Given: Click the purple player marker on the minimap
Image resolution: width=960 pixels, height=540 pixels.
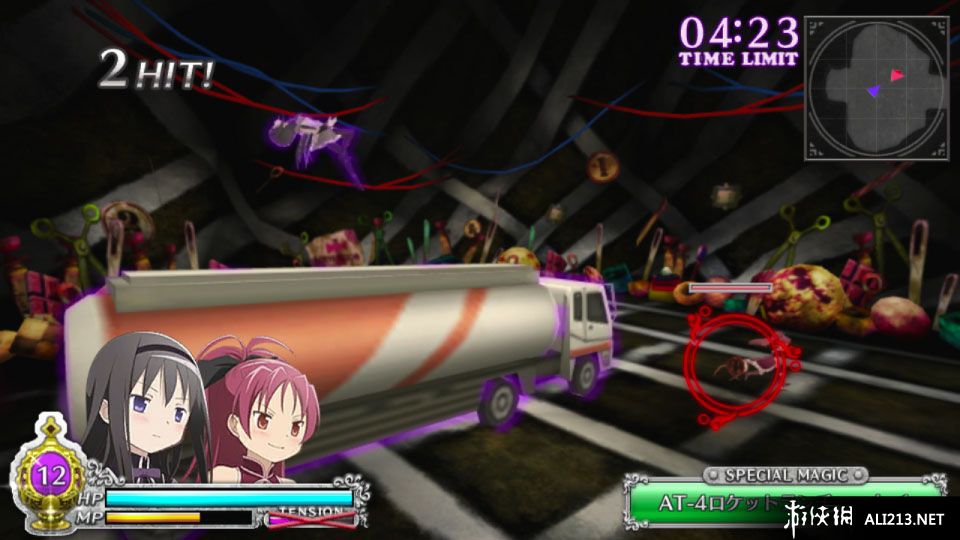Looking at the screenshot, I should tap(873, 91).
